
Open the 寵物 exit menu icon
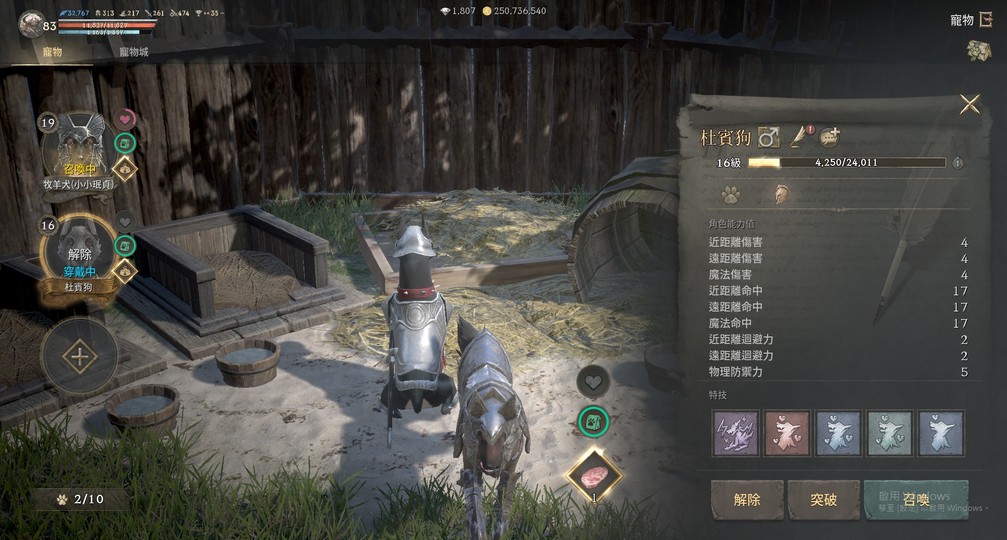tap(985, 19)
